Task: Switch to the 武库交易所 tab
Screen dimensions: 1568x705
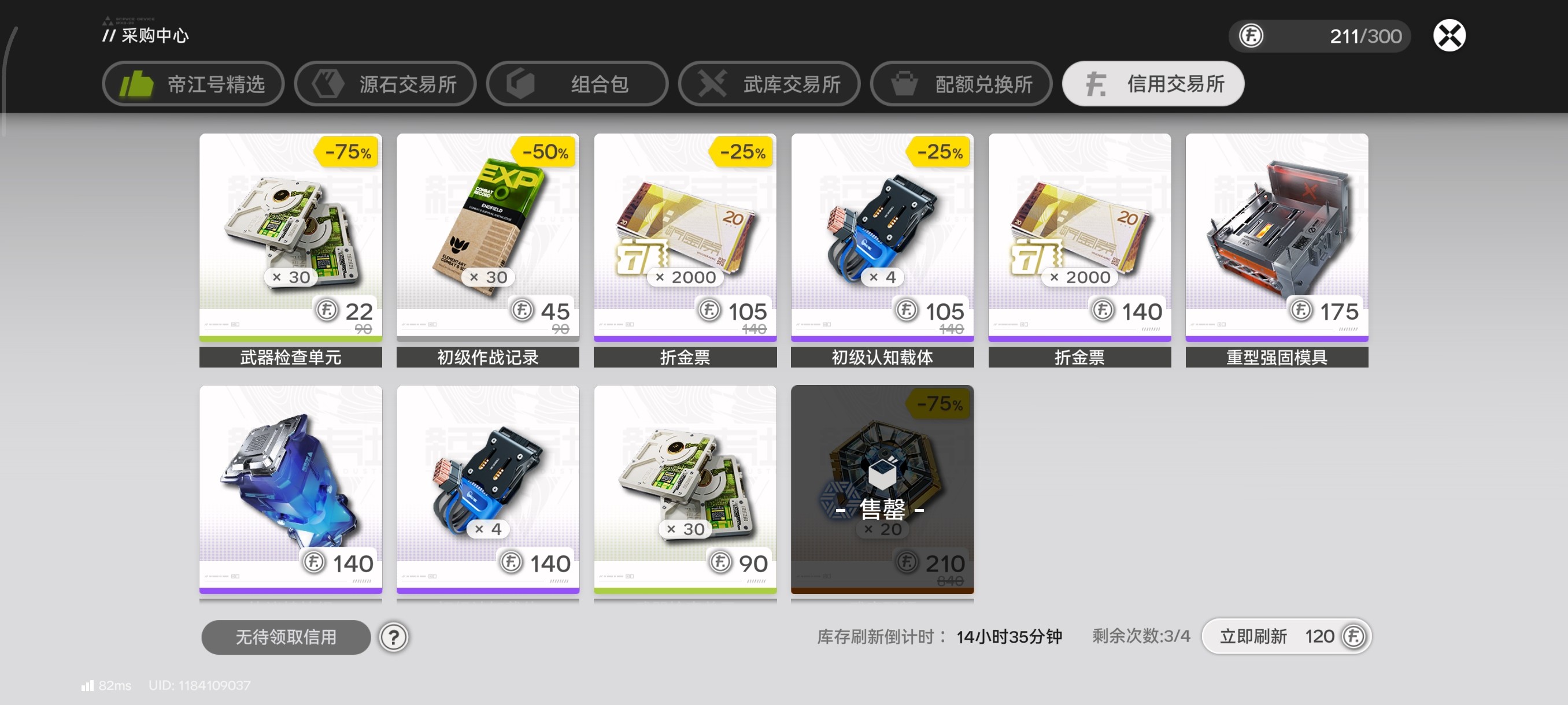Action: [769, 84]
